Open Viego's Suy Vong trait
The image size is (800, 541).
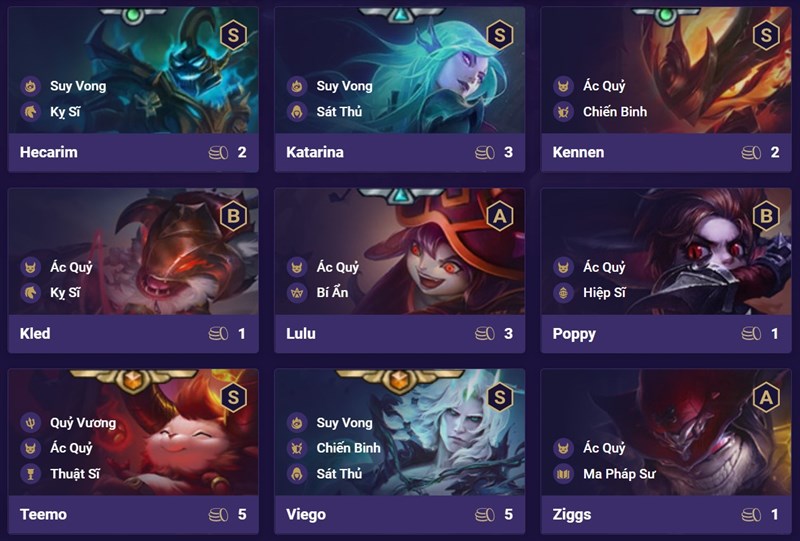point(344,422)
